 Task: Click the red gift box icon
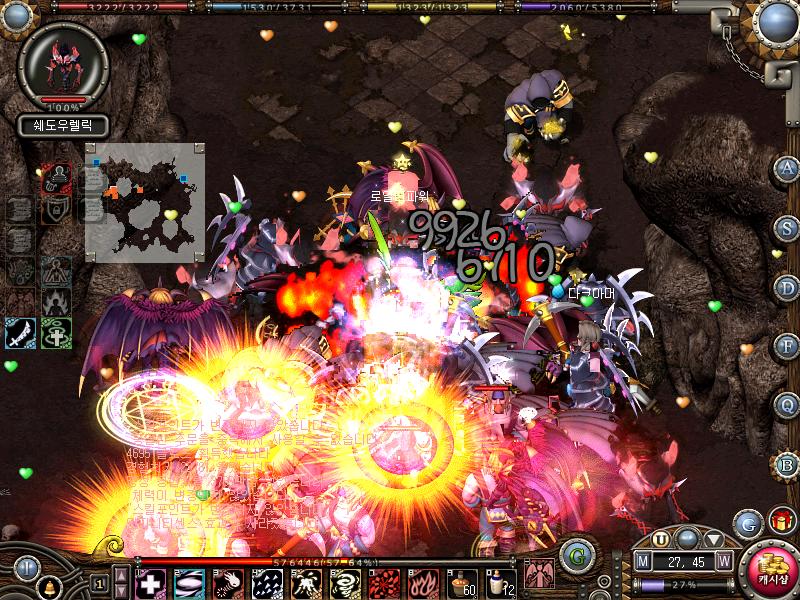(780, 521)
